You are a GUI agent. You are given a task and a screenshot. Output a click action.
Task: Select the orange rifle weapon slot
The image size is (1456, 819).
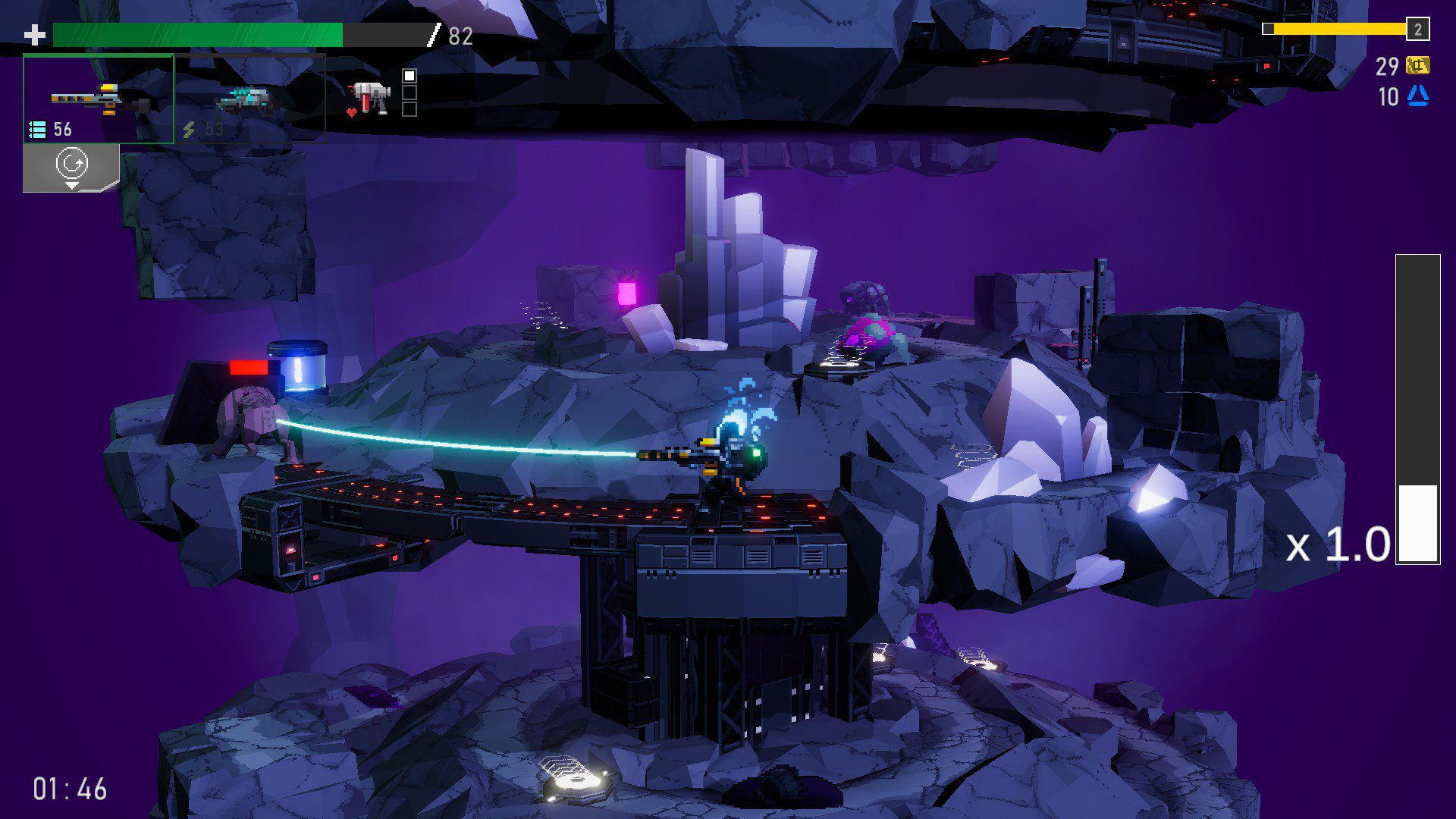click(x=99, y=99)
